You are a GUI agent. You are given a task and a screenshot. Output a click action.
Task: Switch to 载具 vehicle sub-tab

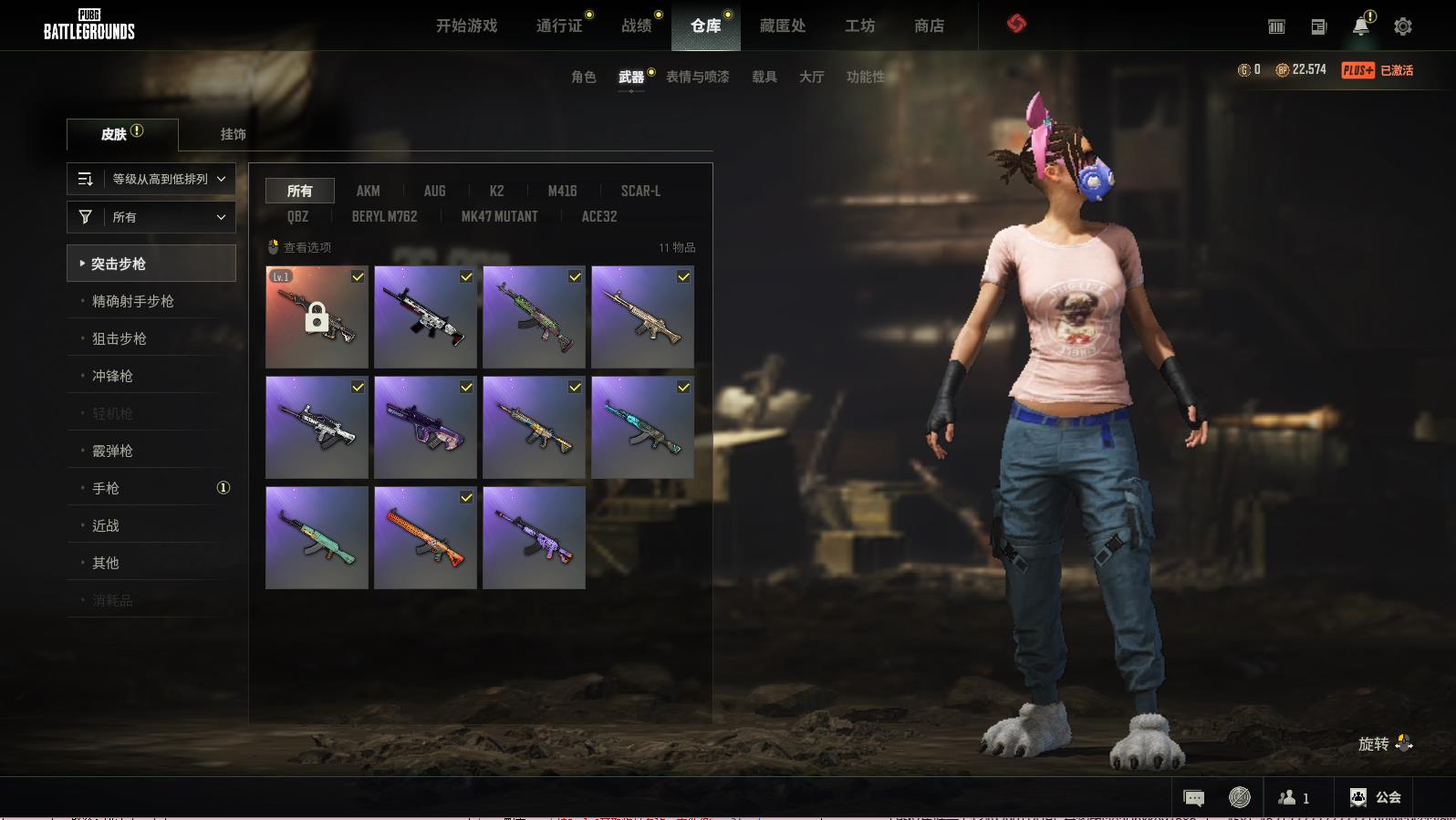(764, 77)
